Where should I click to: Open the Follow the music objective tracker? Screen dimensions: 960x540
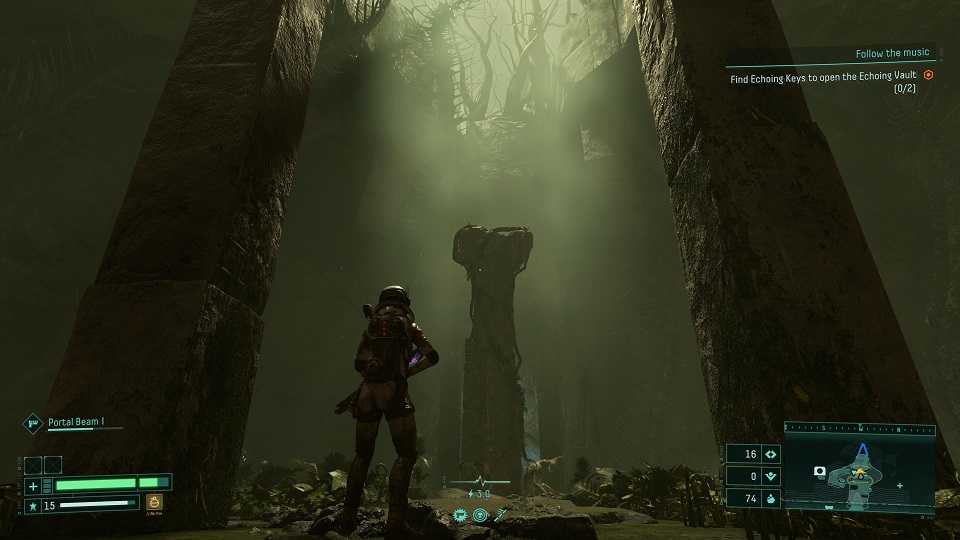tap(892, 53)
